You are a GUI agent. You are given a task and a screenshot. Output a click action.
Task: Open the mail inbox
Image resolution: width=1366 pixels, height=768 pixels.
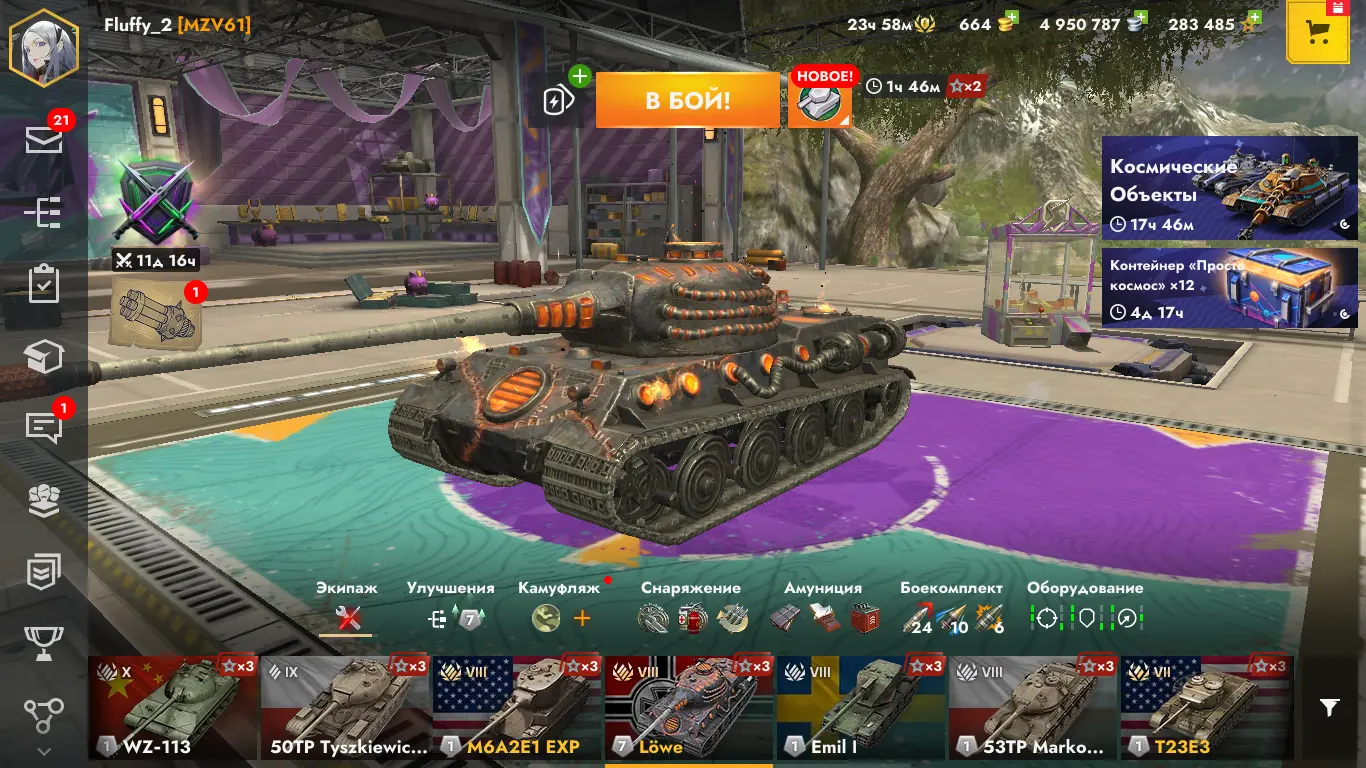click(x=44, y=141)
